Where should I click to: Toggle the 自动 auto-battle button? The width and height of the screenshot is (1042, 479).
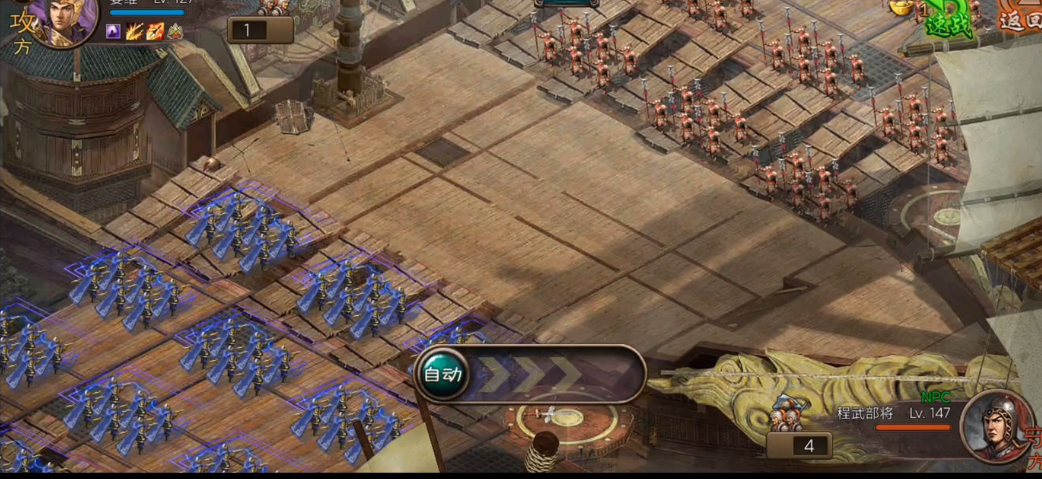tap(442, 375)
